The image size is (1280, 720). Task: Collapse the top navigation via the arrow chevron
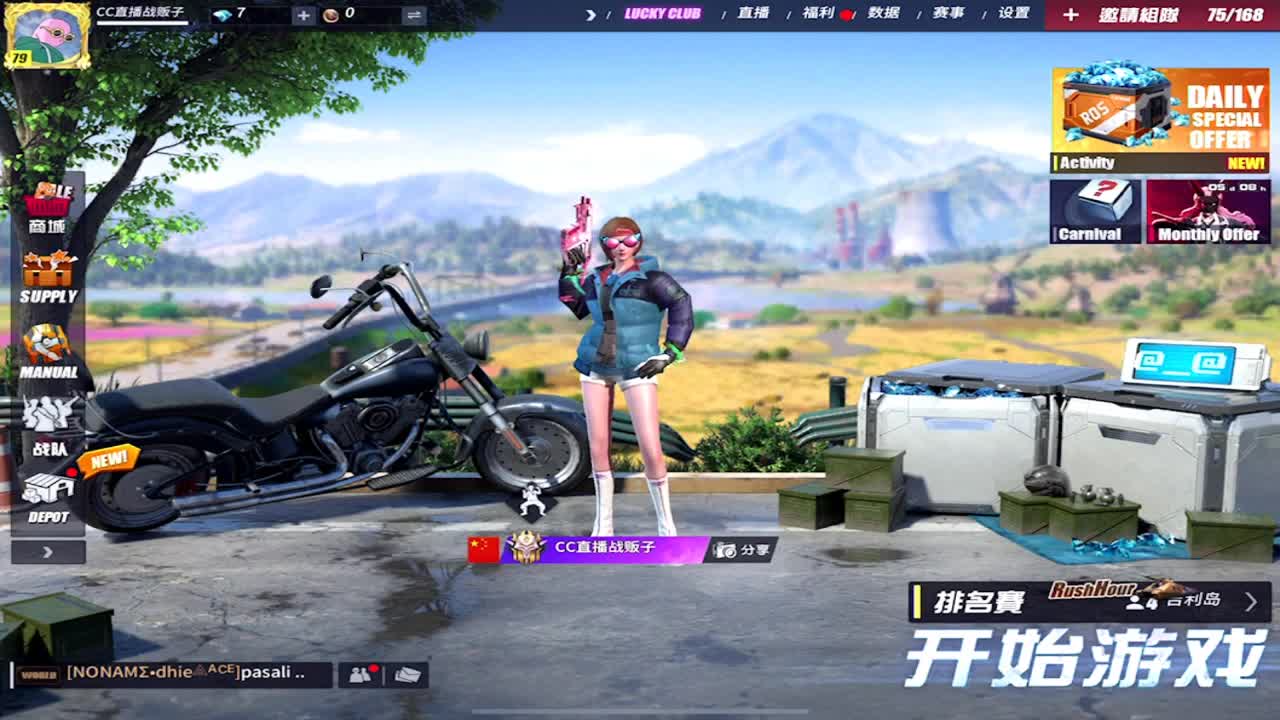pos(590,15)
